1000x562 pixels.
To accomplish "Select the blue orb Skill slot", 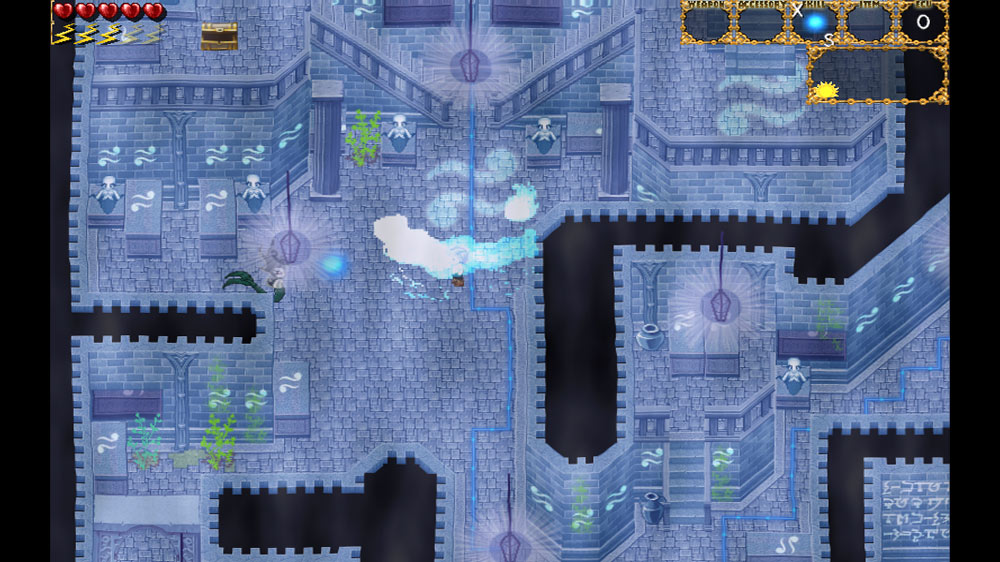I will (x=816, y=23).
